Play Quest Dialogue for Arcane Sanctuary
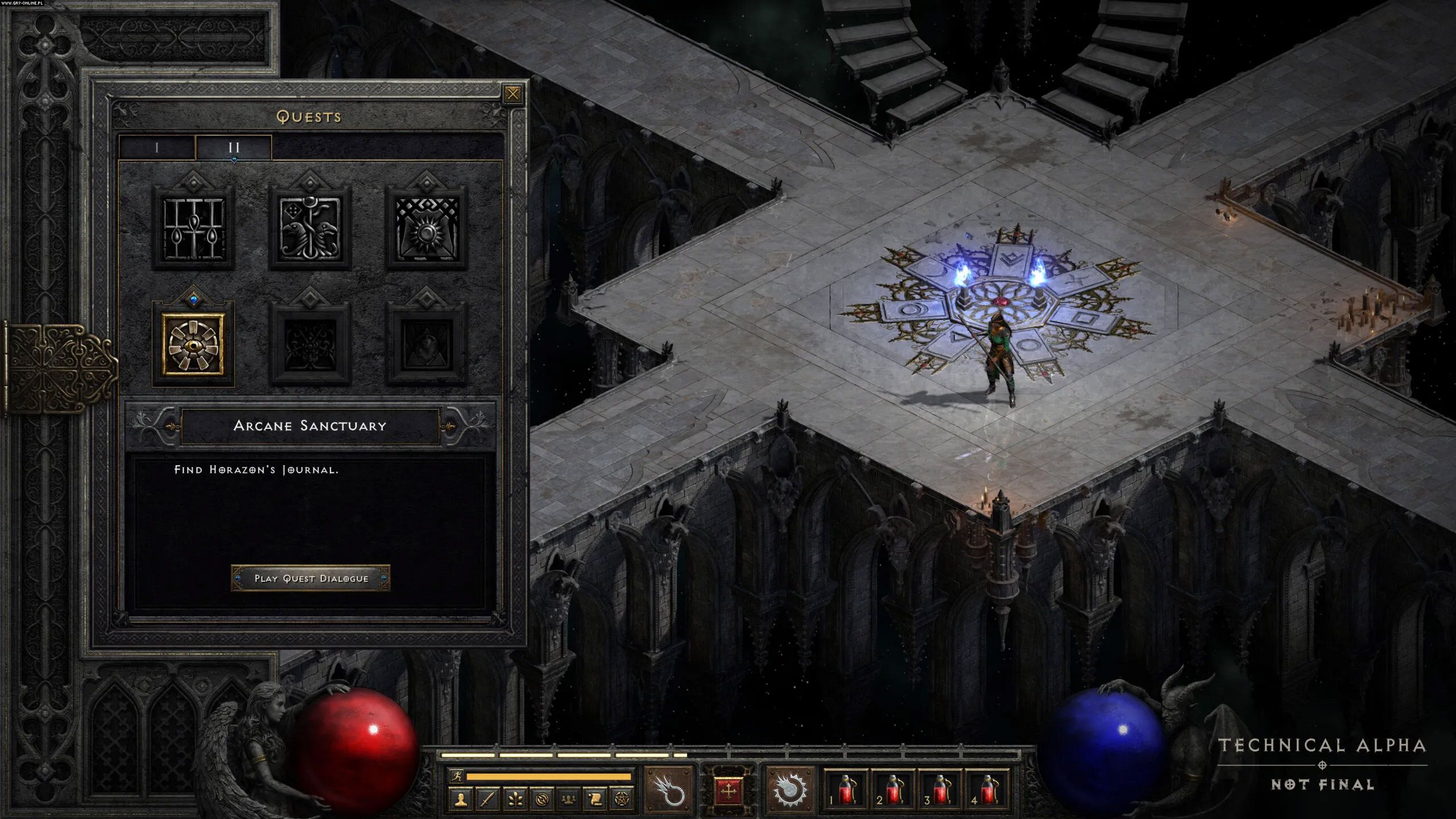The image size is (1456, 819). pos(311,578)
